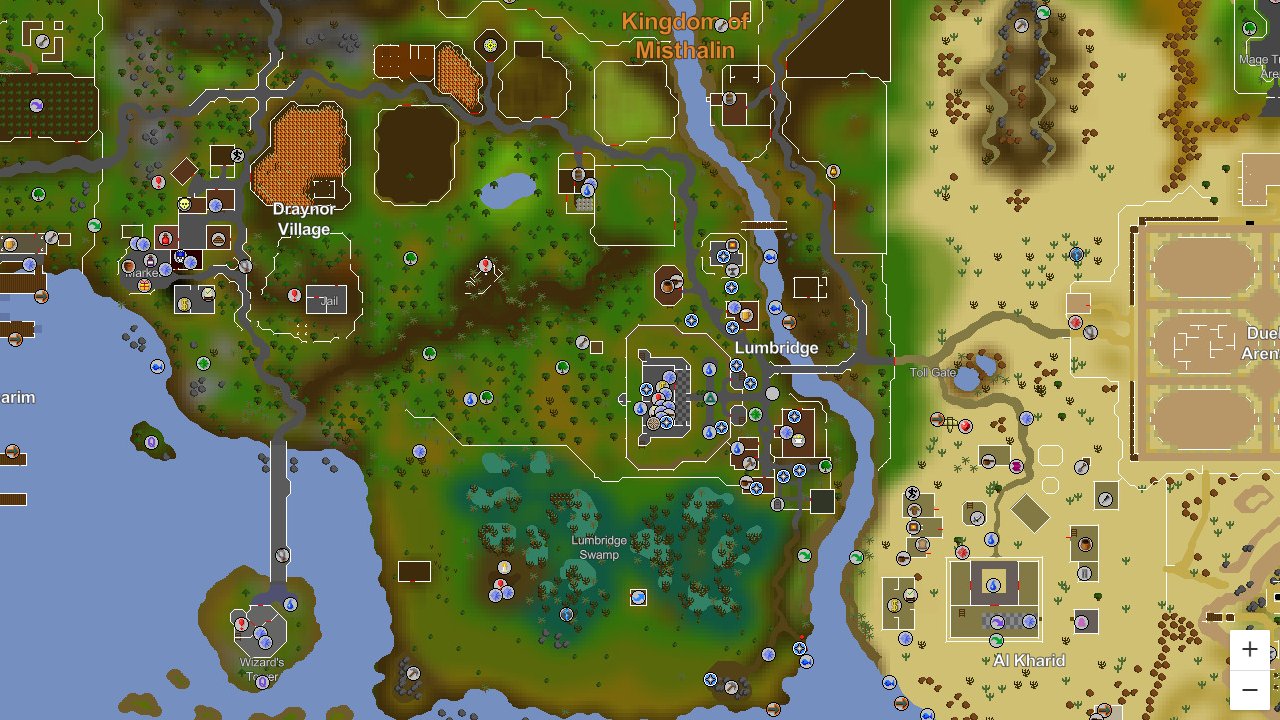Select the crossed swords combat icon near Al Kharid palace
Screen dimensions: 1280x720
click(962, 552)
